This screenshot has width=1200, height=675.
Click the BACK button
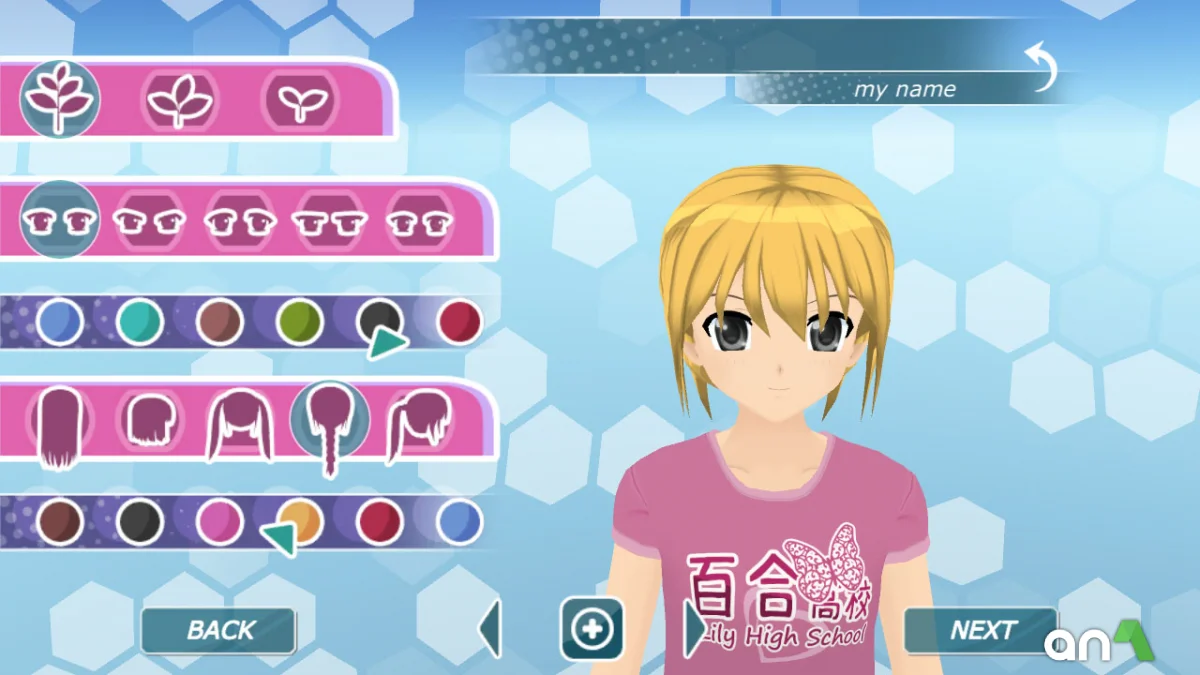click(x=219, y=630)
